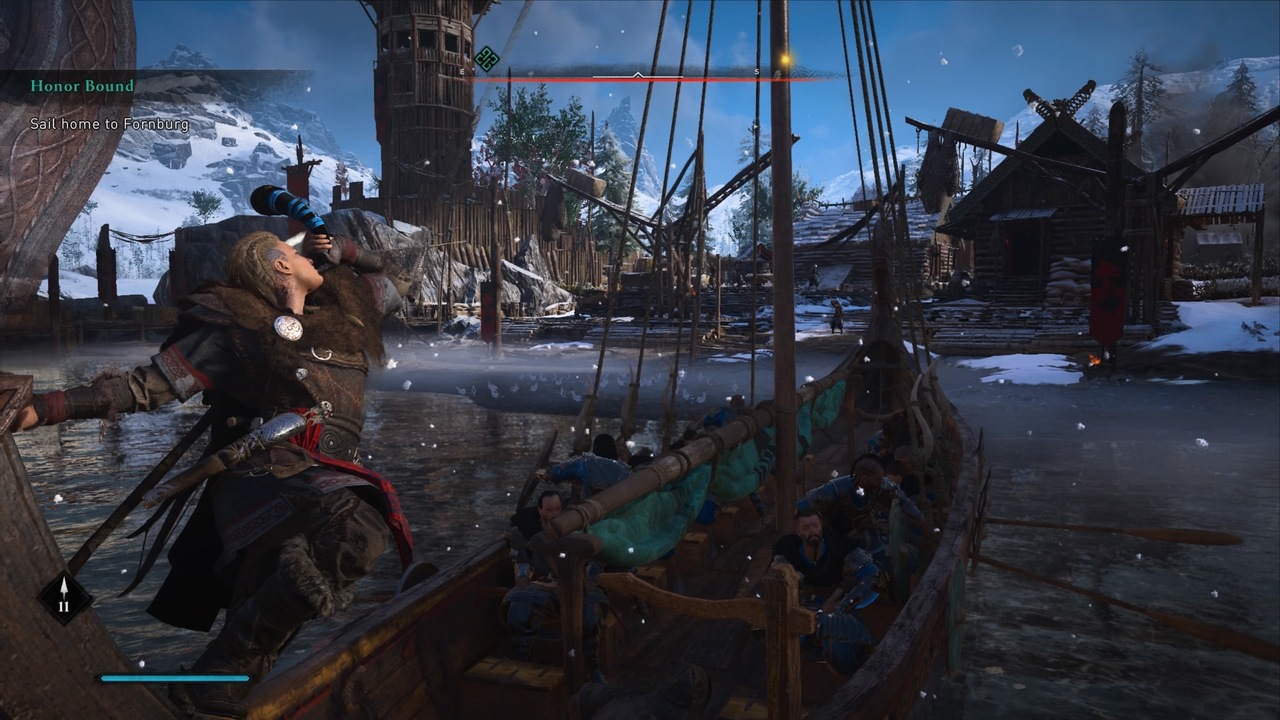Select the Honor Bound quest title

pos(84,87)
